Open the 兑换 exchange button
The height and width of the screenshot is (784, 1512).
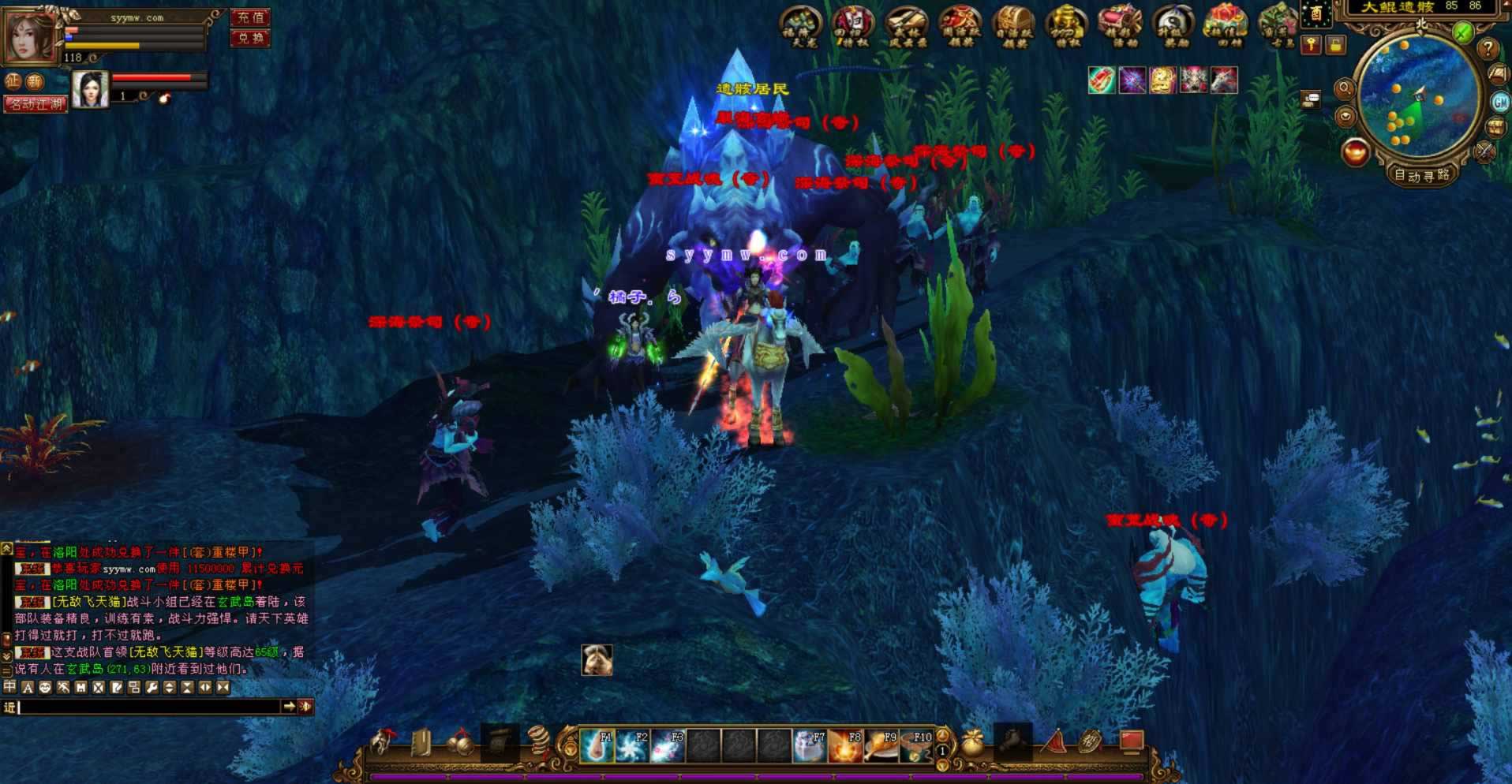(x=250, y=37)
